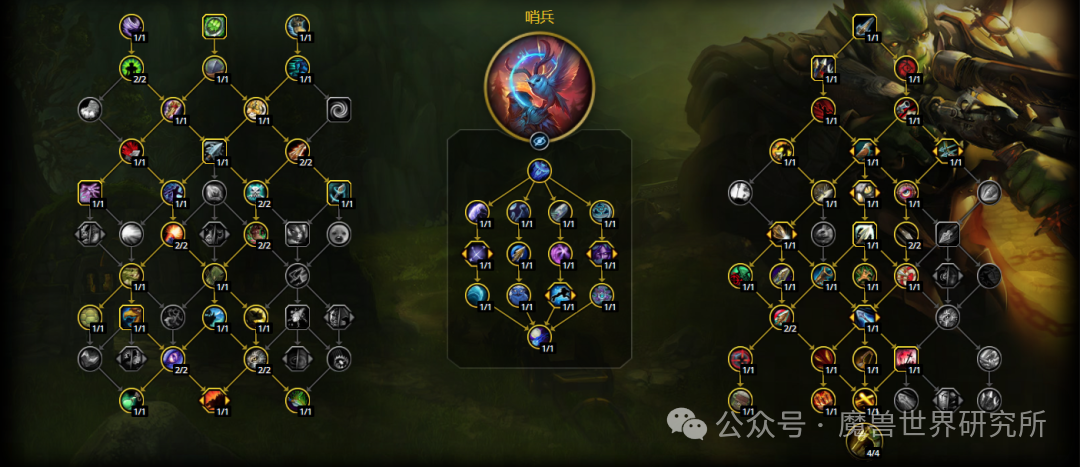
Task: Click the top node of the Sentinel tree
Action: point(539,171)
